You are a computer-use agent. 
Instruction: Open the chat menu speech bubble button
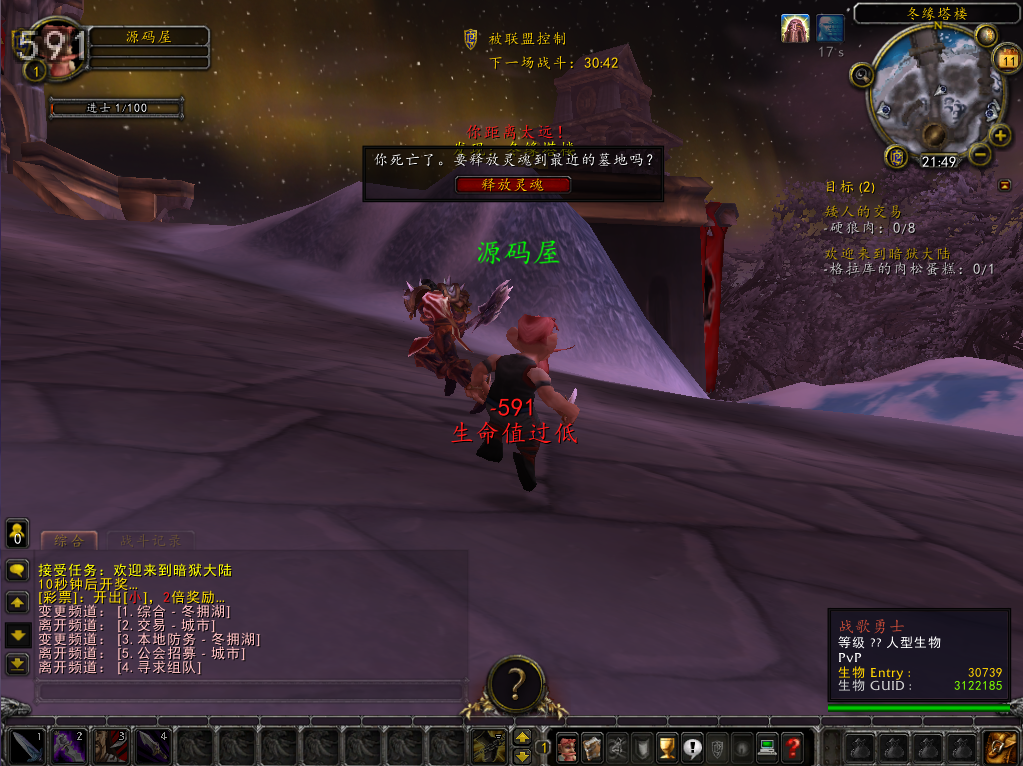coord(17,571)
